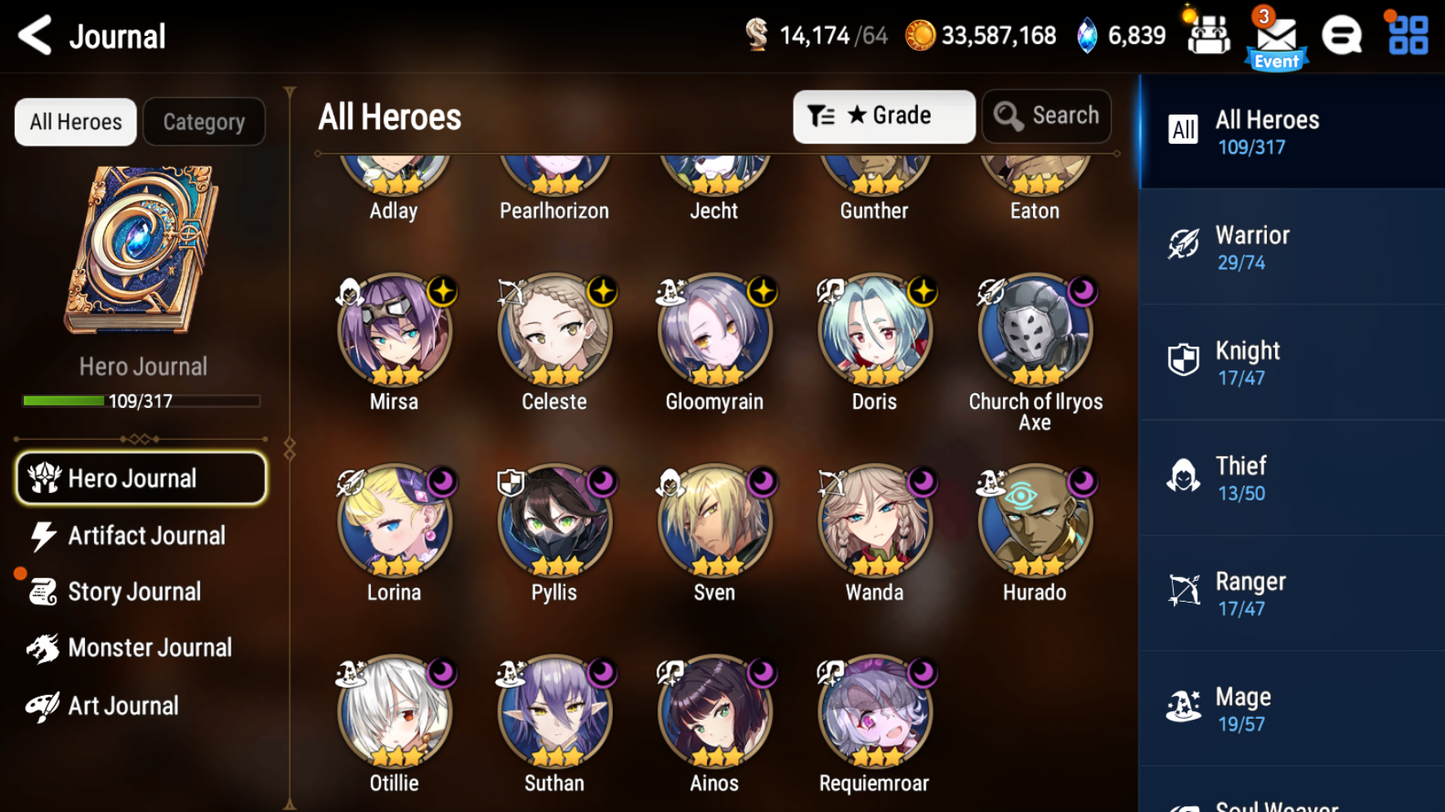Open the main menu grid icon
This screenshot has width=1445, height=812.
[1411, 35]
